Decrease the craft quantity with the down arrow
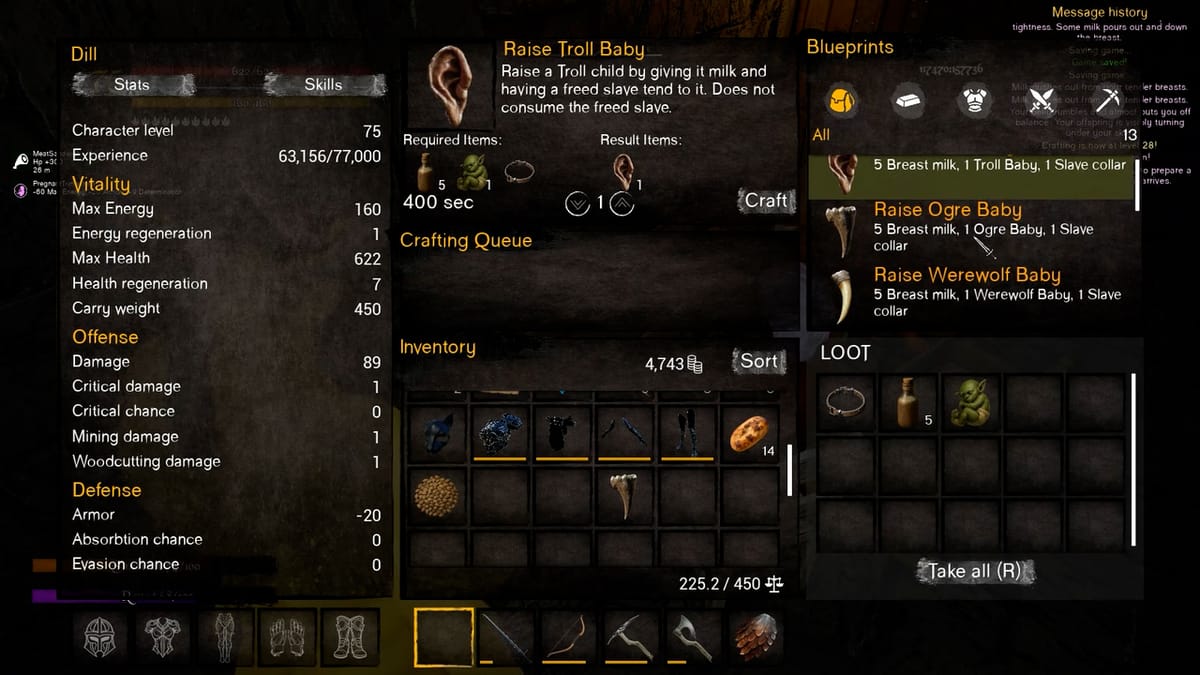The image size is (1200, 675). (577, 203)
